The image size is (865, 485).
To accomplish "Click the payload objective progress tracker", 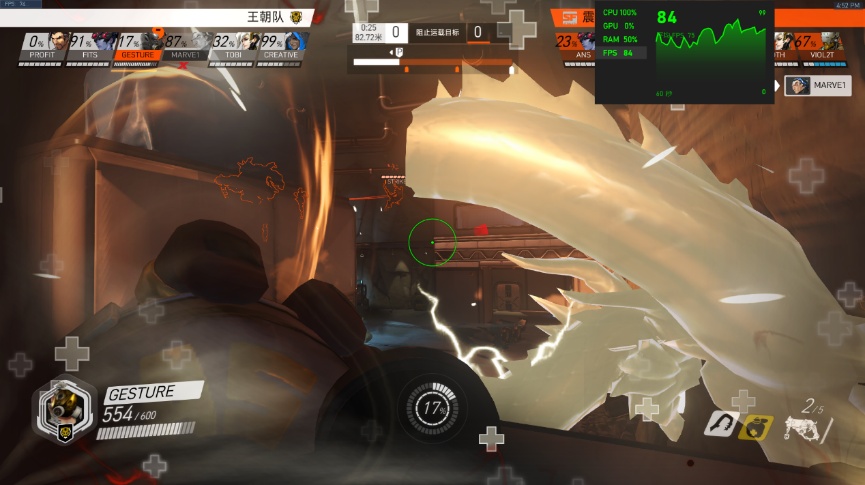I will coord(433,67).
